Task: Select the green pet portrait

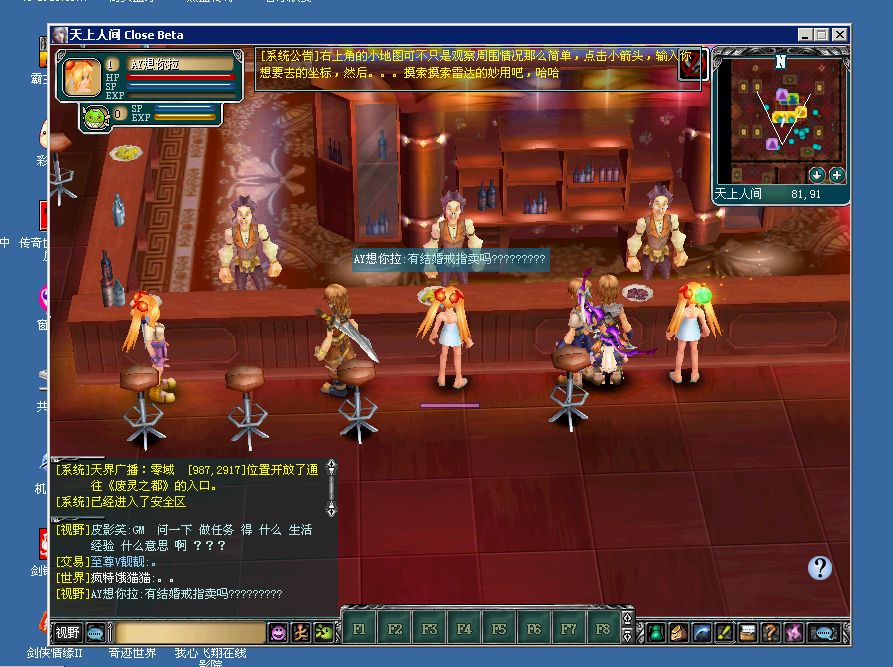Action: 93,116
